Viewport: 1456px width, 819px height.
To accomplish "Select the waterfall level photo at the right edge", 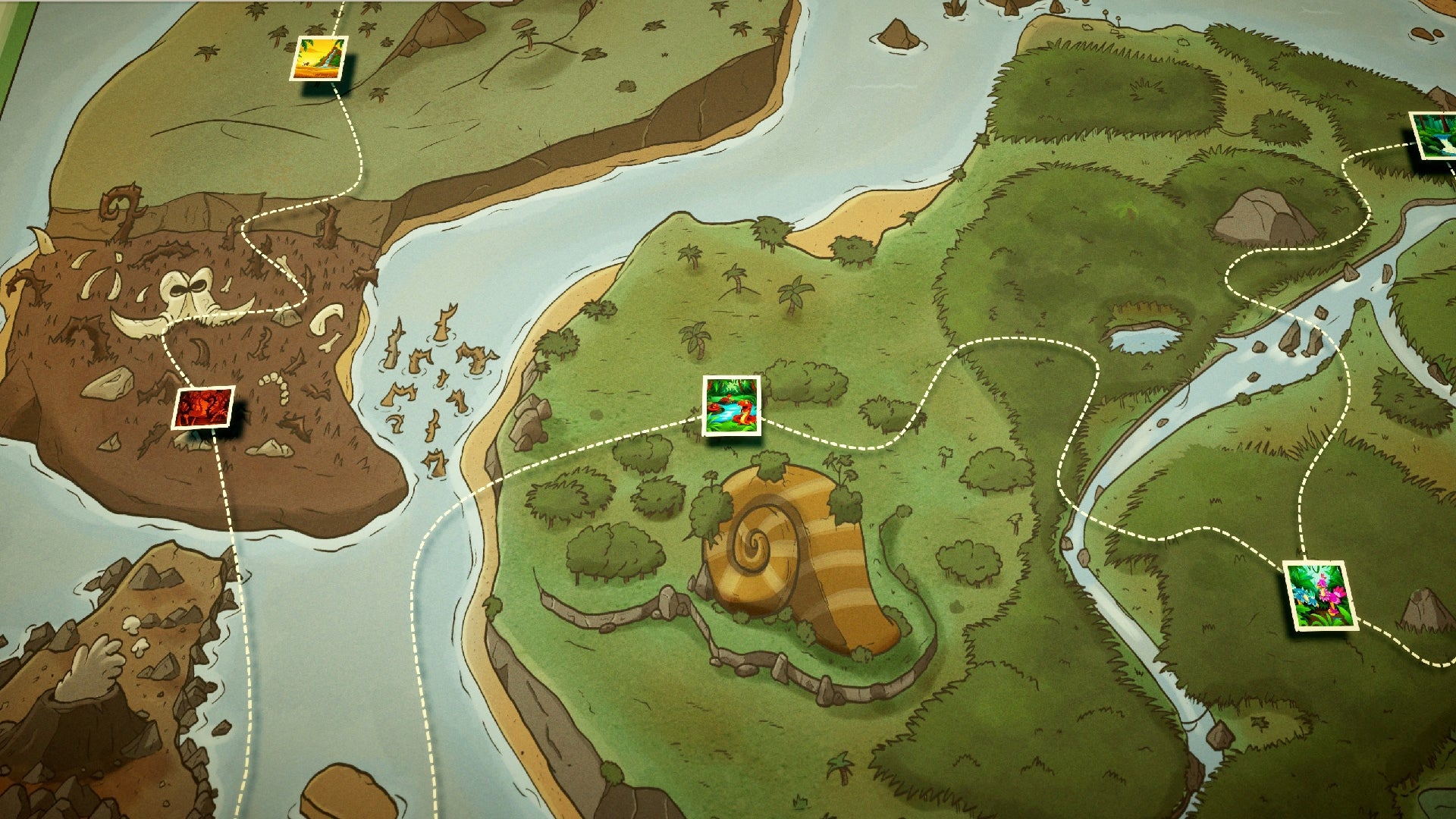I will [x=1436, y=138].
